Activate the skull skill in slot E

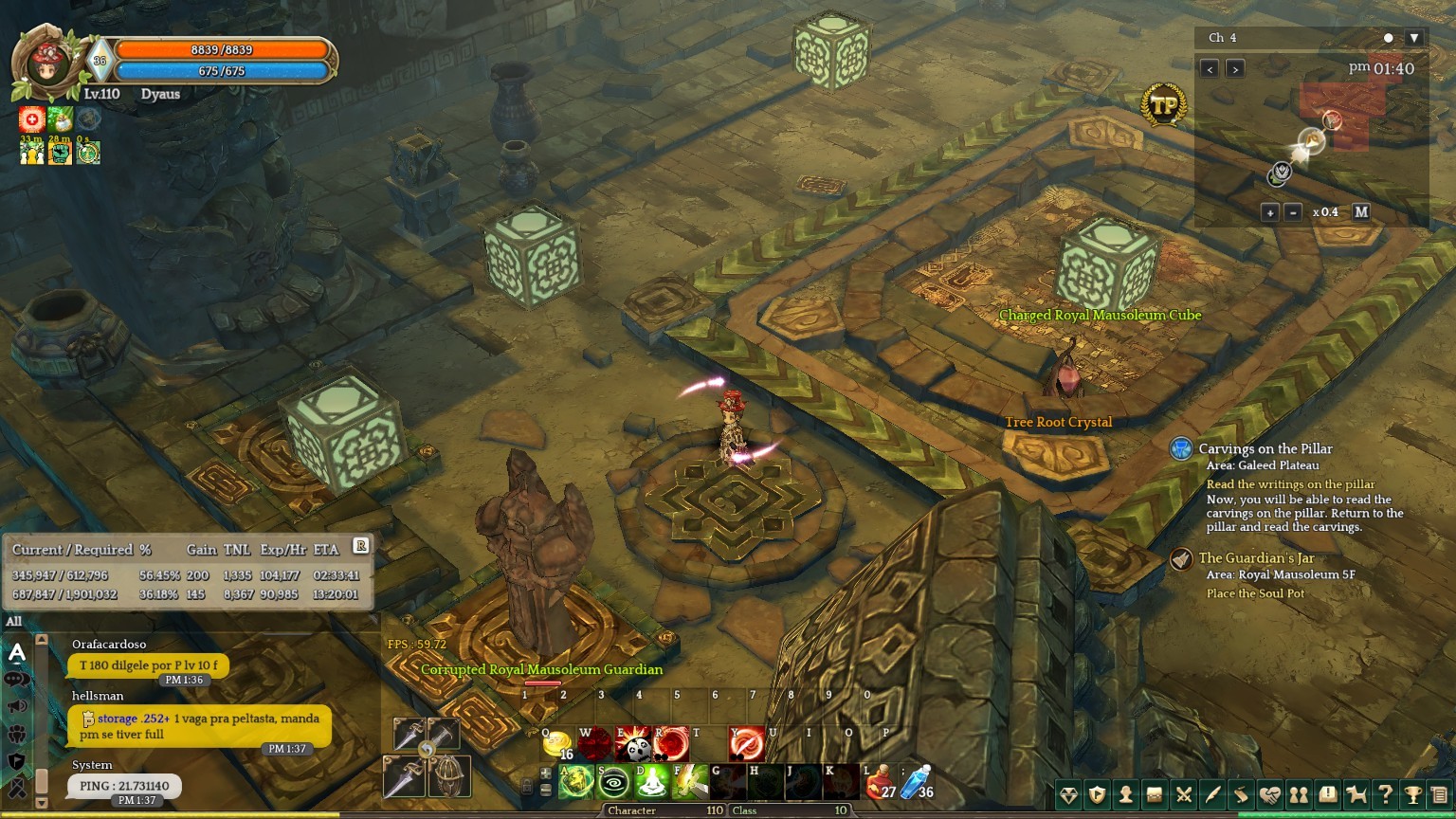pyautogui.click(x=634, y=745)
